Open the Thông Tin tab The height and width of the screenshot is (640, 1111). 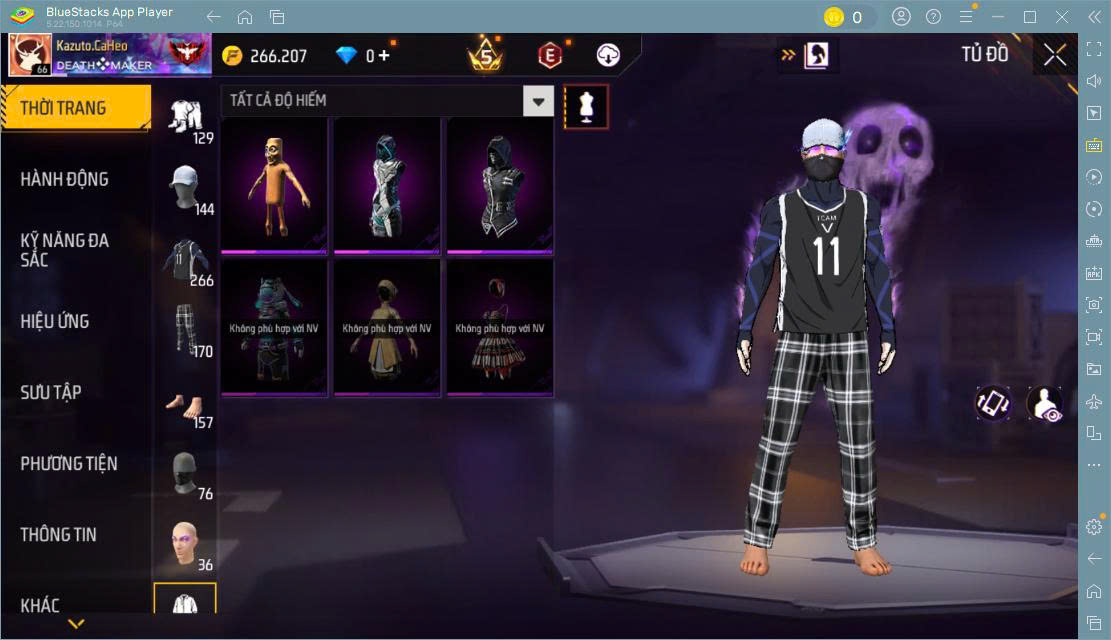[59, 534]
